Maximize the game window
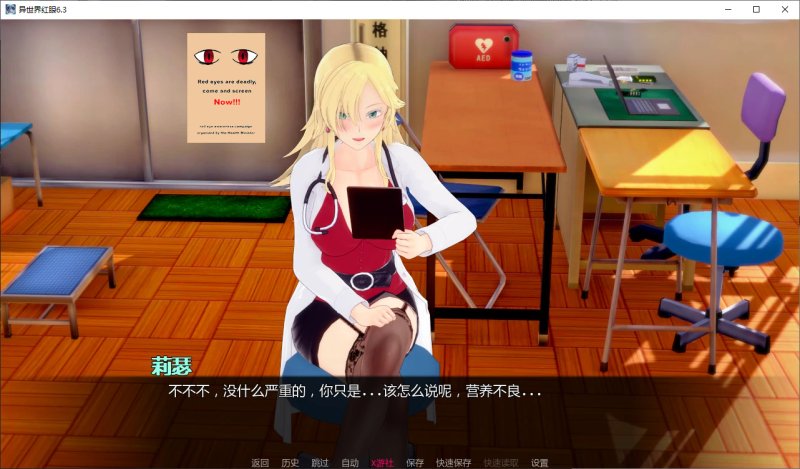Screen dimensions: 800x469 point(756,9)
